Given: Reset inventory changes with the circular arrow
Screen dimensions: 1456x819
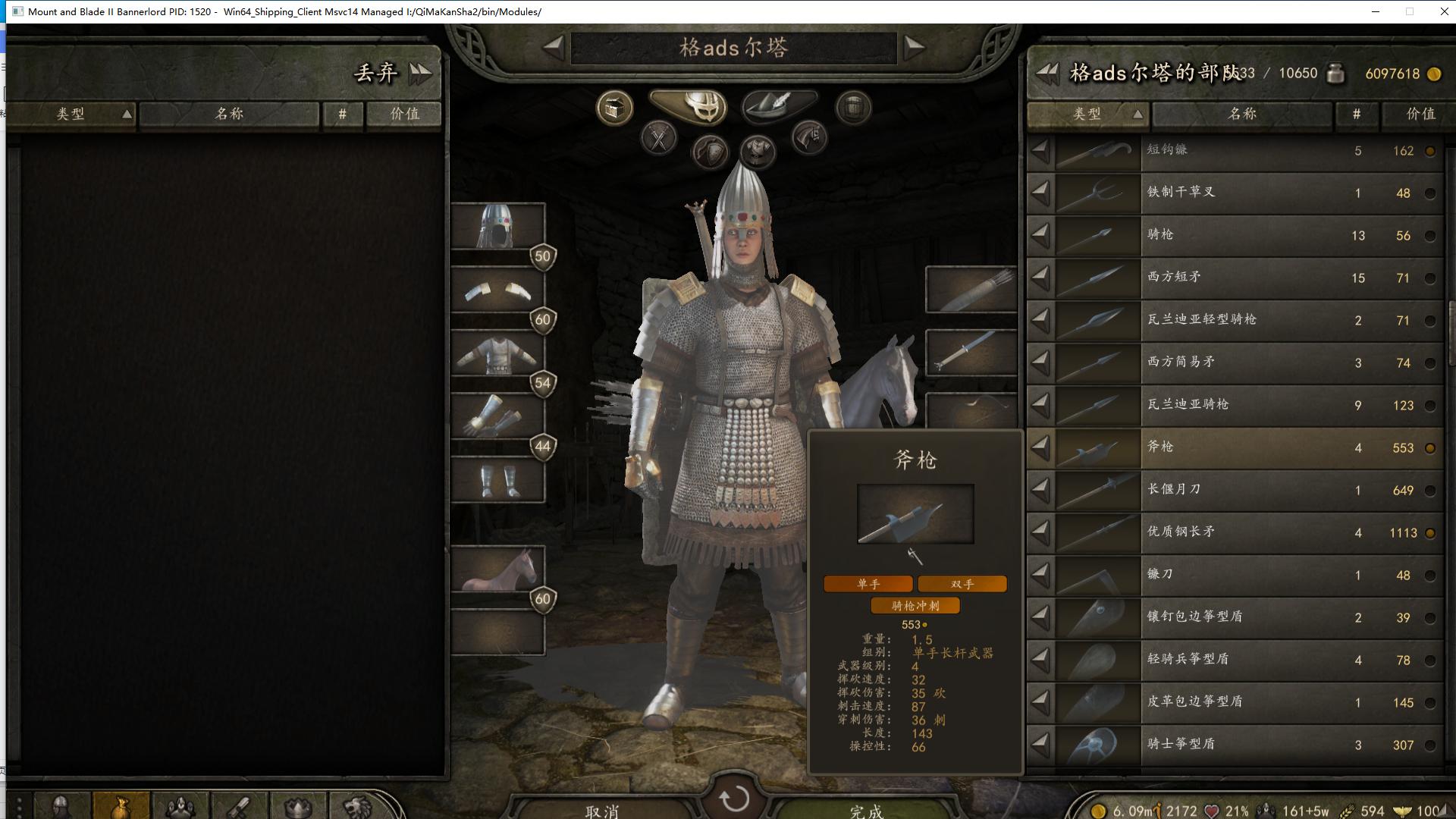Looking at the screenshot, I should point(733,798).
